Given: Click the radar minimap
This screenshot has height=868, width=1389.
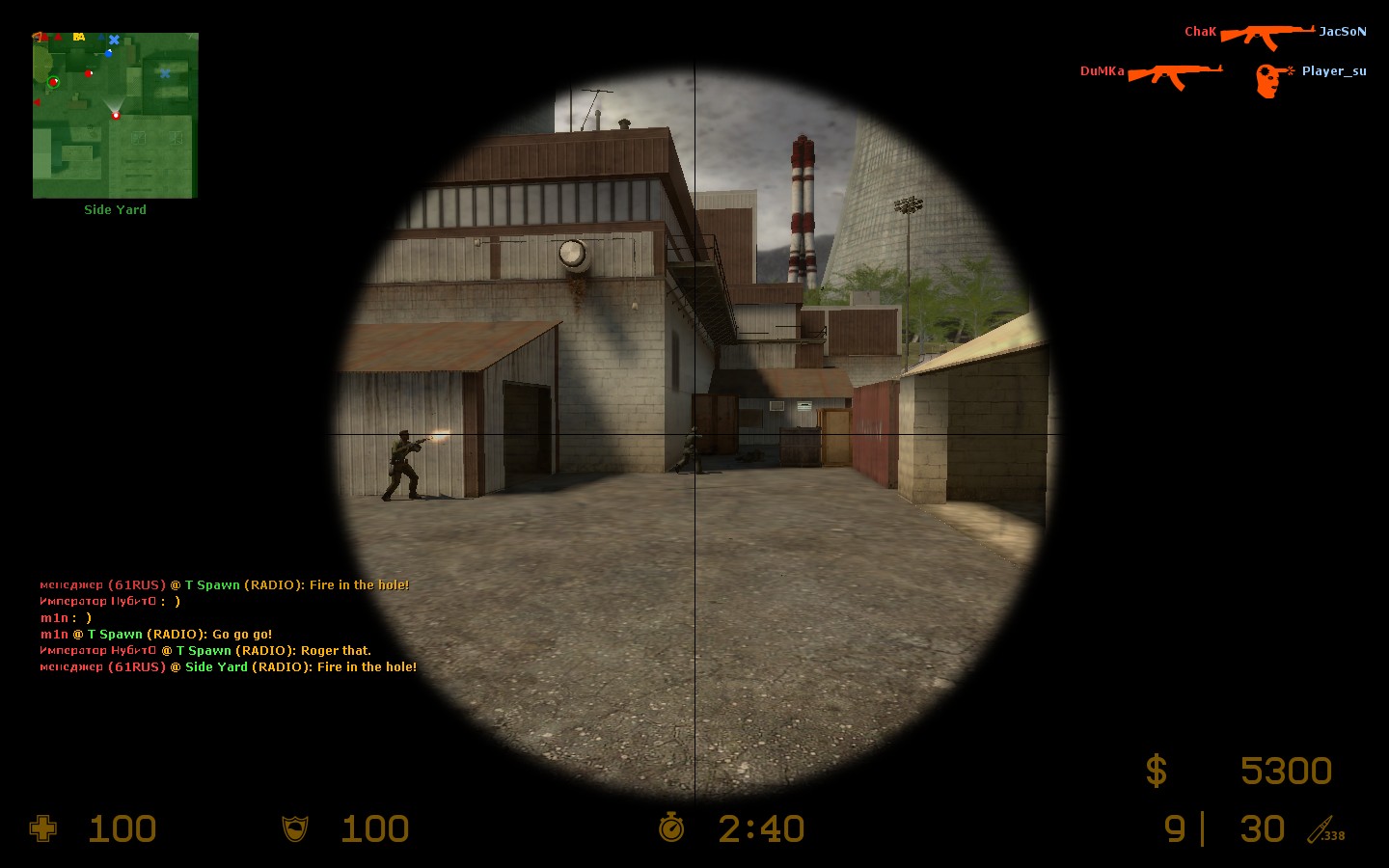Looking at the screenshot, I should pyautogui.click(x=115, y=115).
